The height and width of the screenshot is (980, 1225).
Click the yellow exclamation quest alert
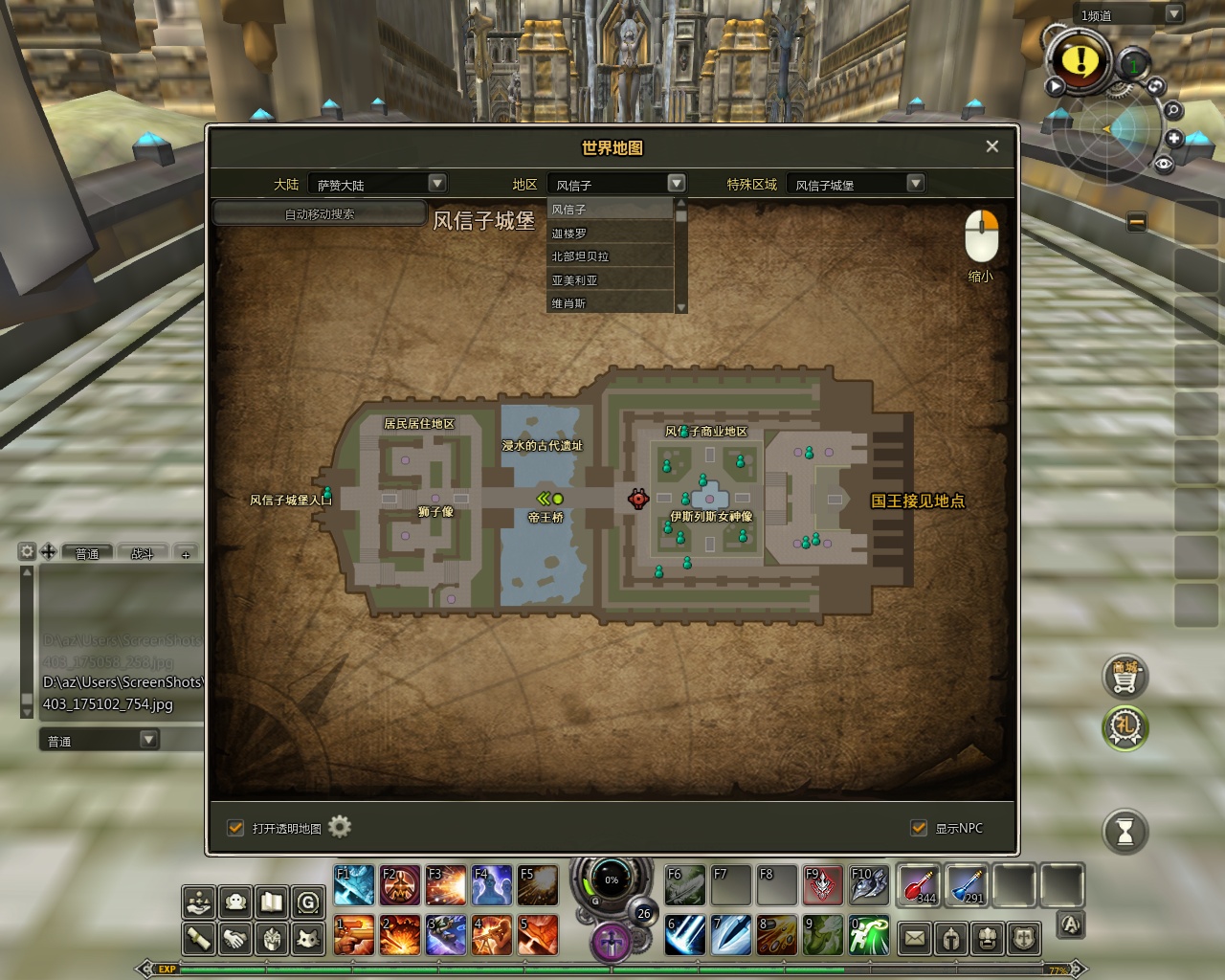coord(1080,60)
